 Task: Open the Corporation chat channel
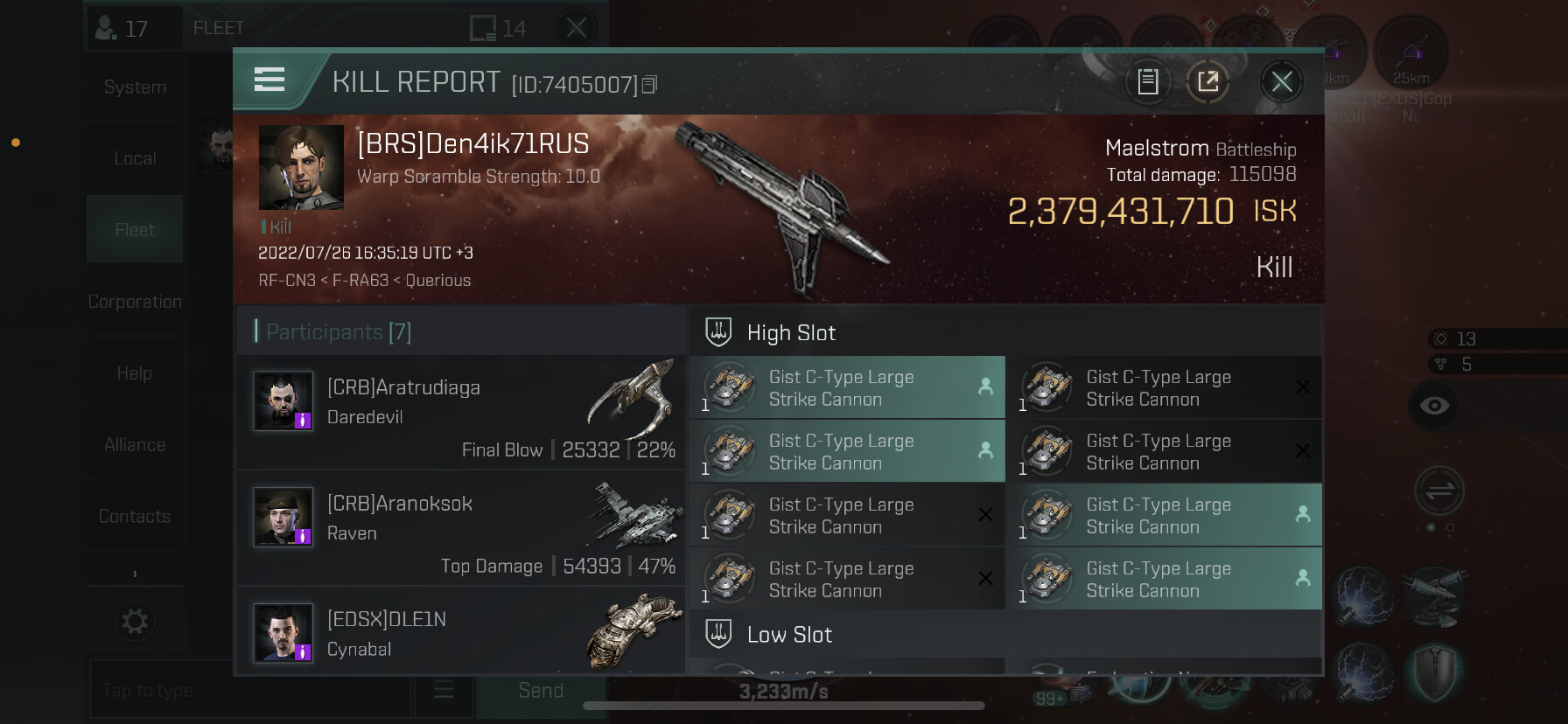click(135, 302)
